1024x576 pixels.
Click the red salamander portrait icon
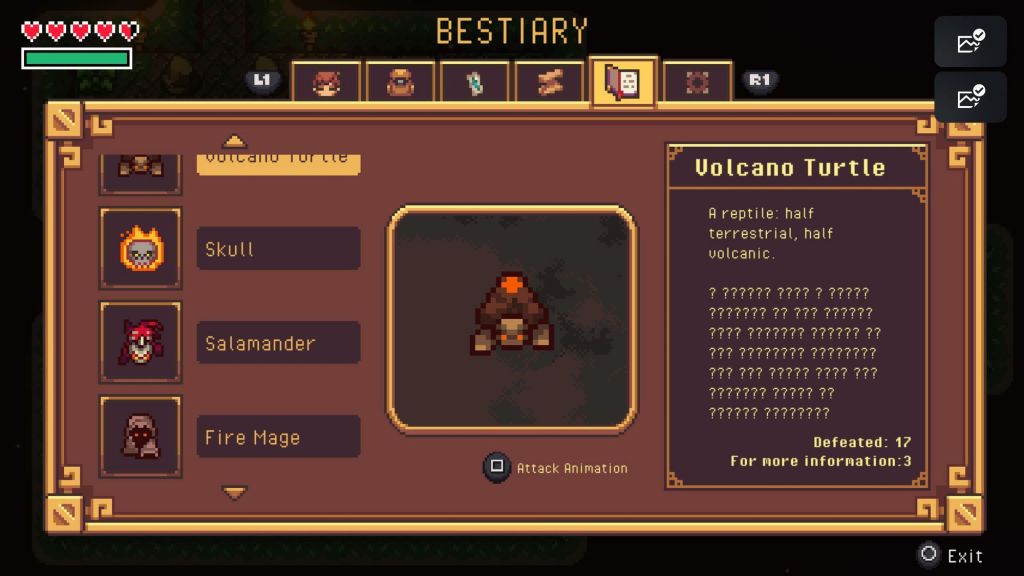pyautogui.click(x=141, y=342)
